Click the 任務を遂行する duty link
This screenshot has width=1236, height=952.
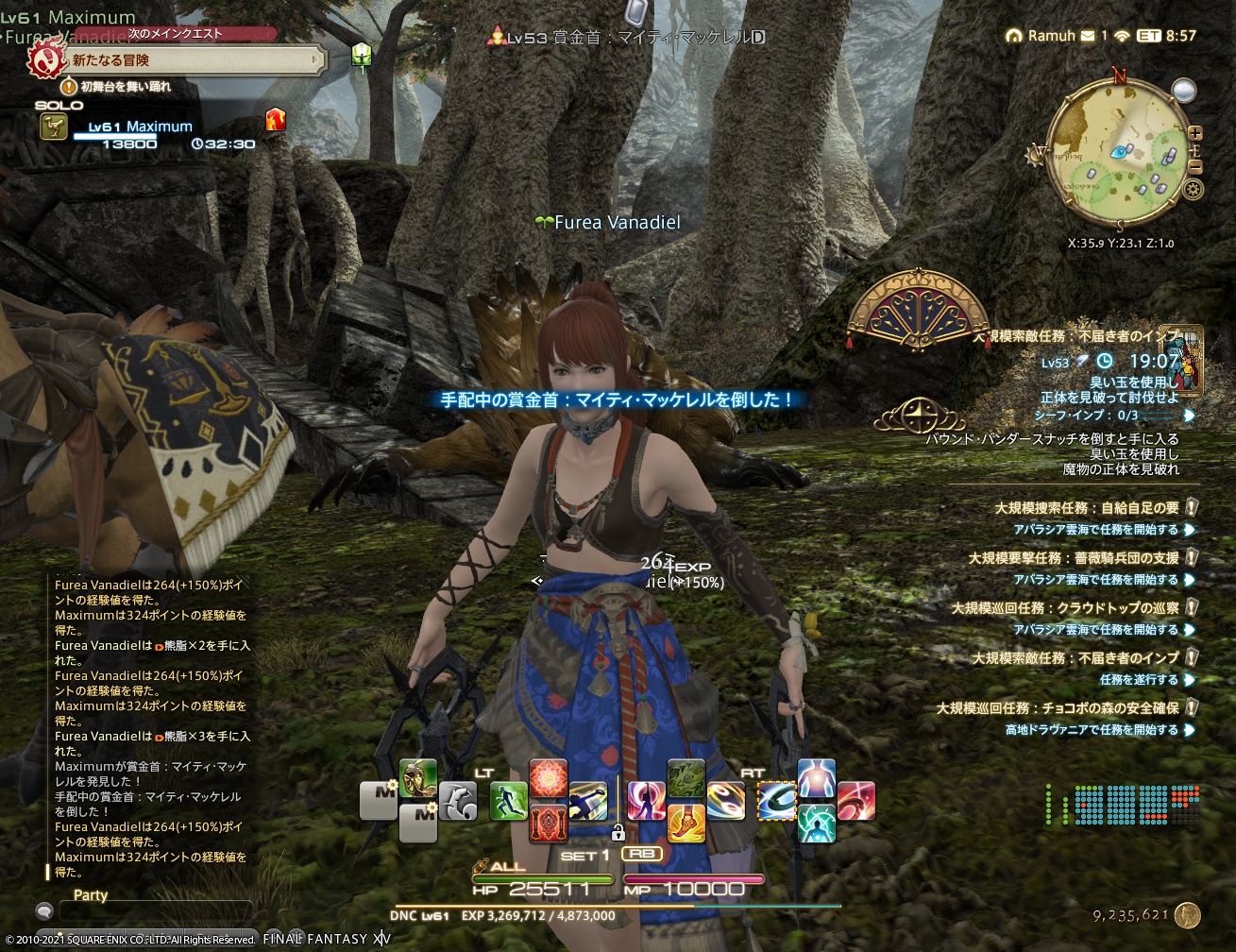pyautogui.click(x=1138, y=680)
